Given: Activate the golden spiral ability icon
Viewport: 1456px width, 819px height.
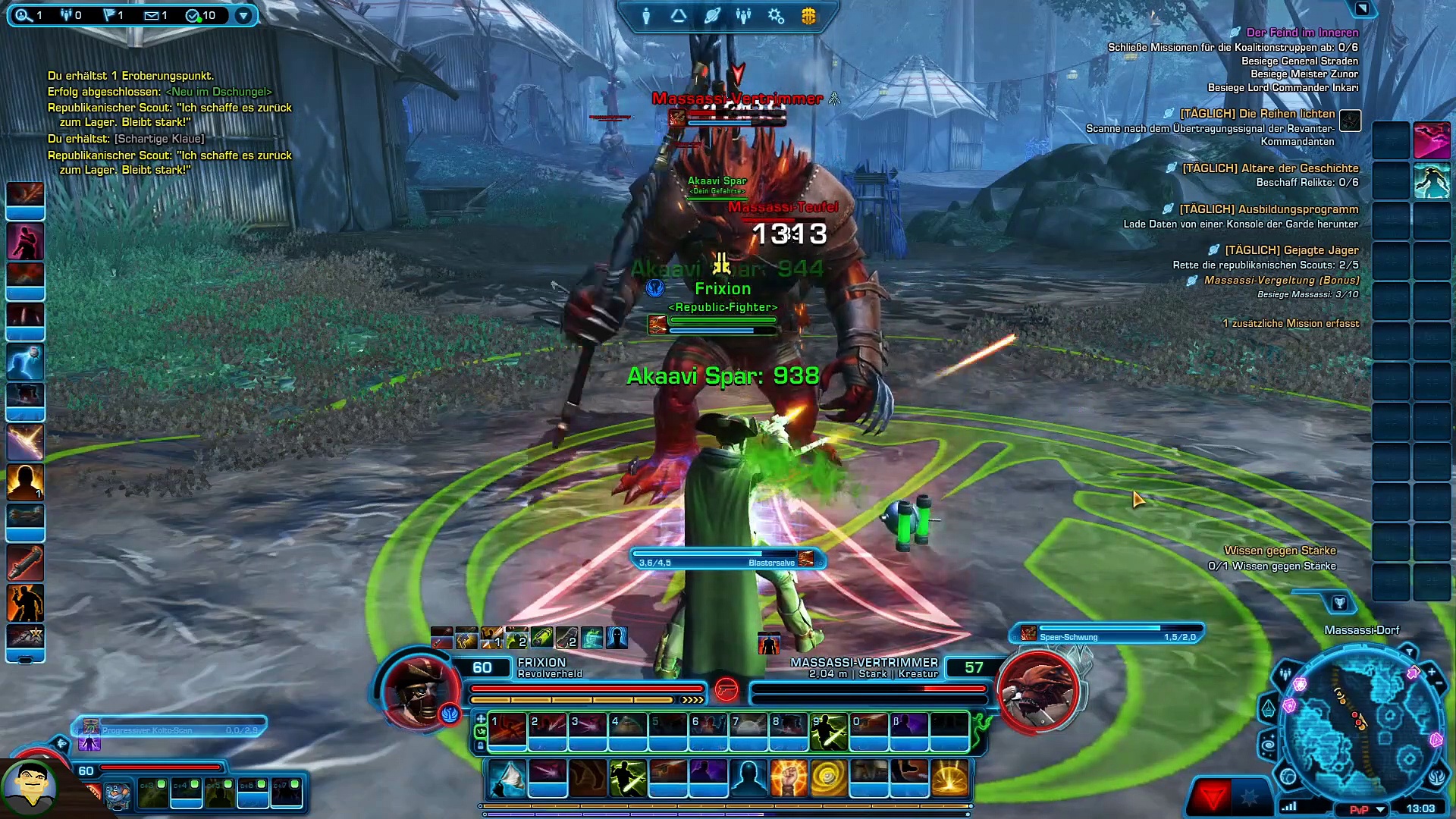Looking at the screenshot, I should pyautogui.click(x=828, y=778).
